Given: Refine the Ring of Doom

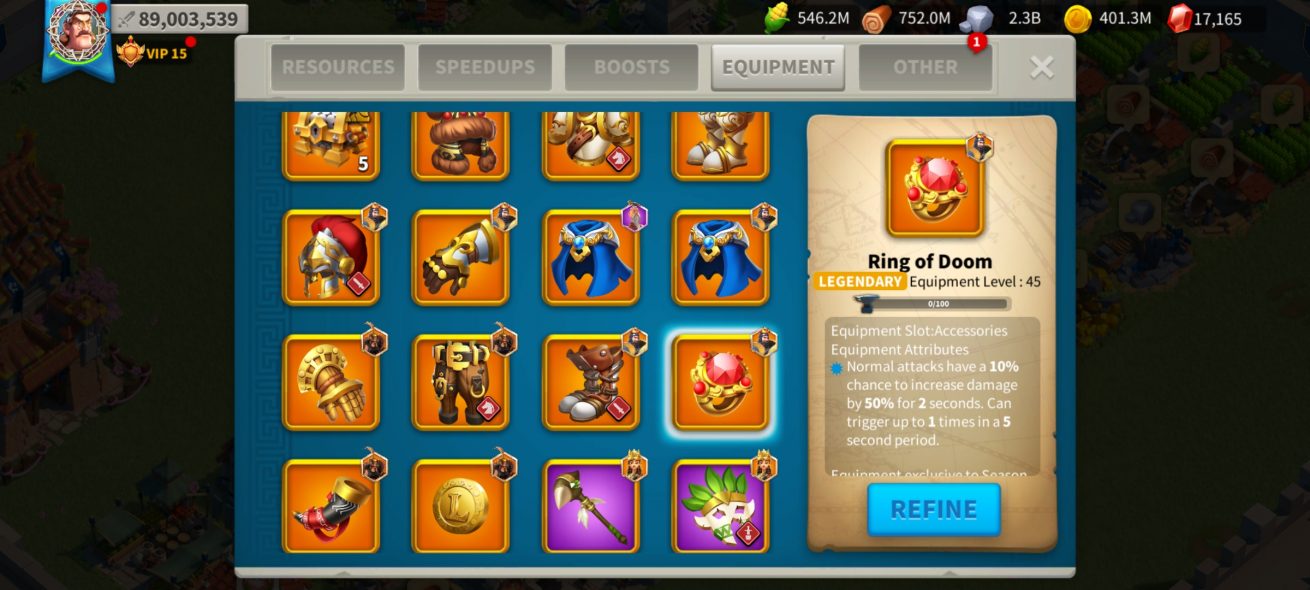Looking at the screenshot, I should [934, 509].
